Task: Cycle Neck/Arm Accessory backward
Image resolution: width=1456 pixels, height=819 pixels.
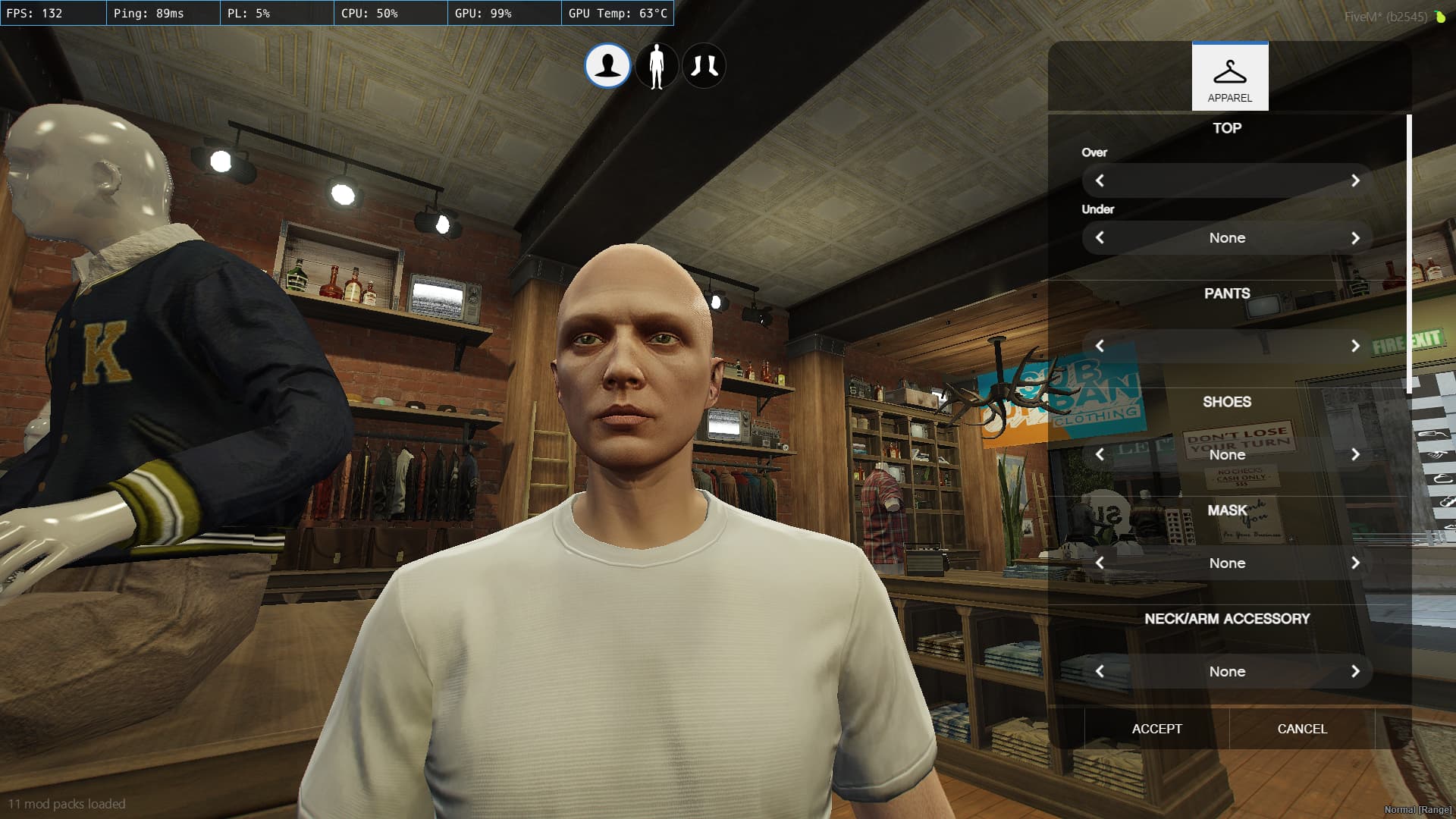Action: point(1100,671)
